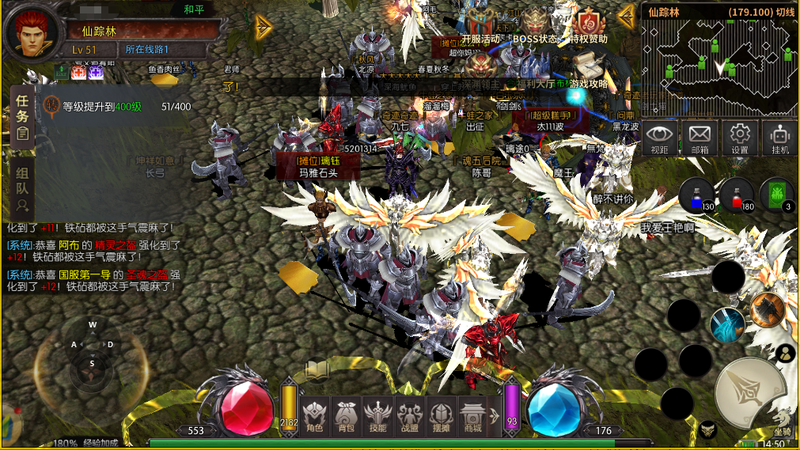The height and width of the screenshot is (450, 800).
Task: Open the 技能 skills menu
Action: pos(377,413)
